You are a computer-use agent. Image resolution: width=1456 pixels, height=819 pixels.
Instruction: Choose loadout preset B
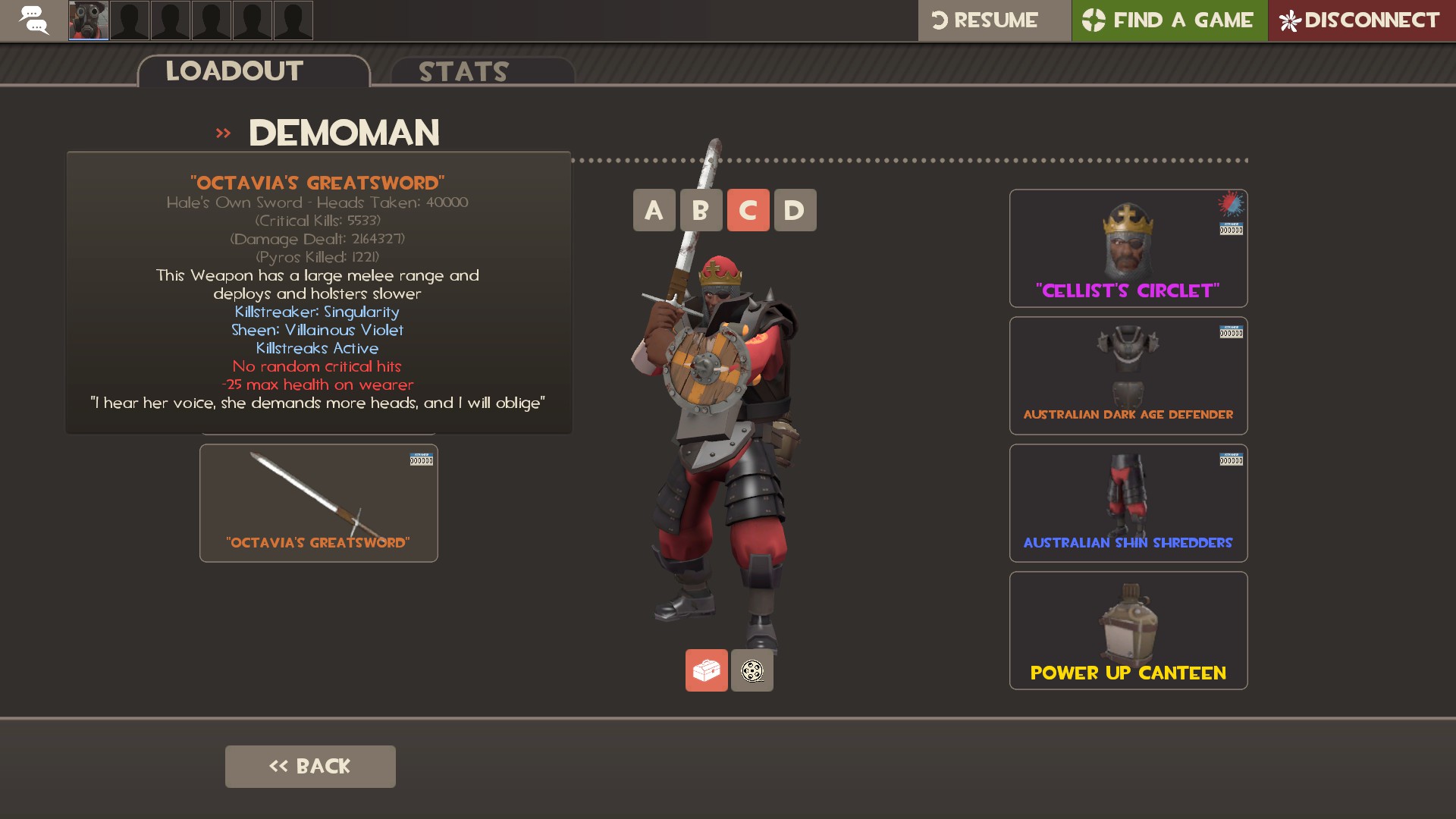pos(701,210)
